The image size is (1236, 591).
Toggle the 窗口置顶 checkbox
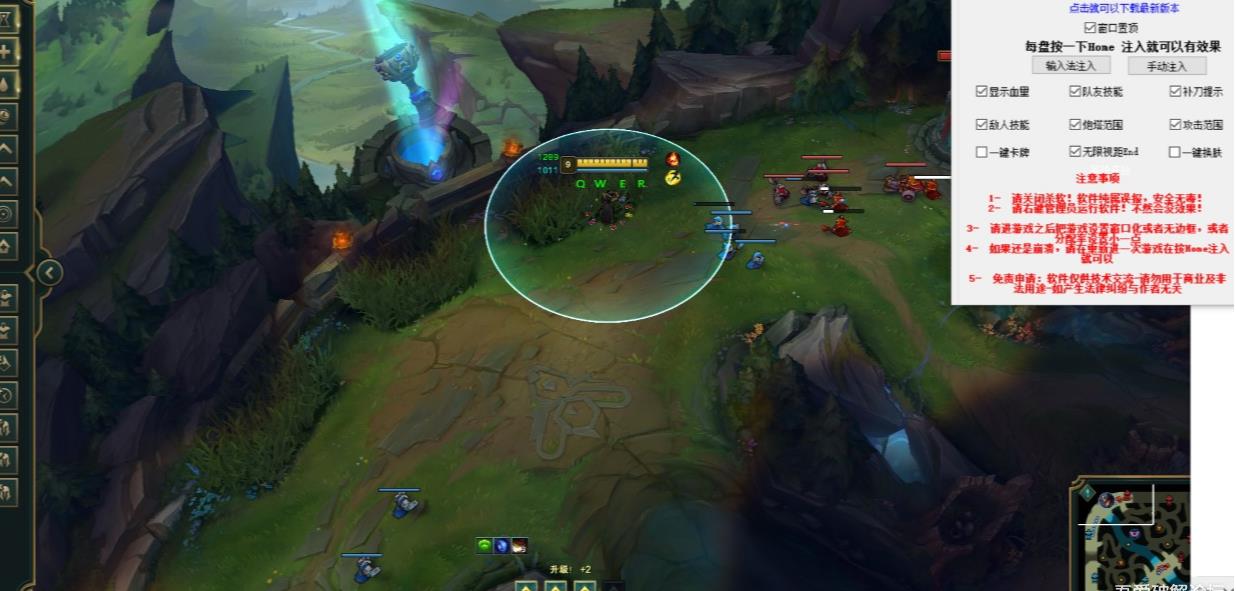coord(1090,28)
